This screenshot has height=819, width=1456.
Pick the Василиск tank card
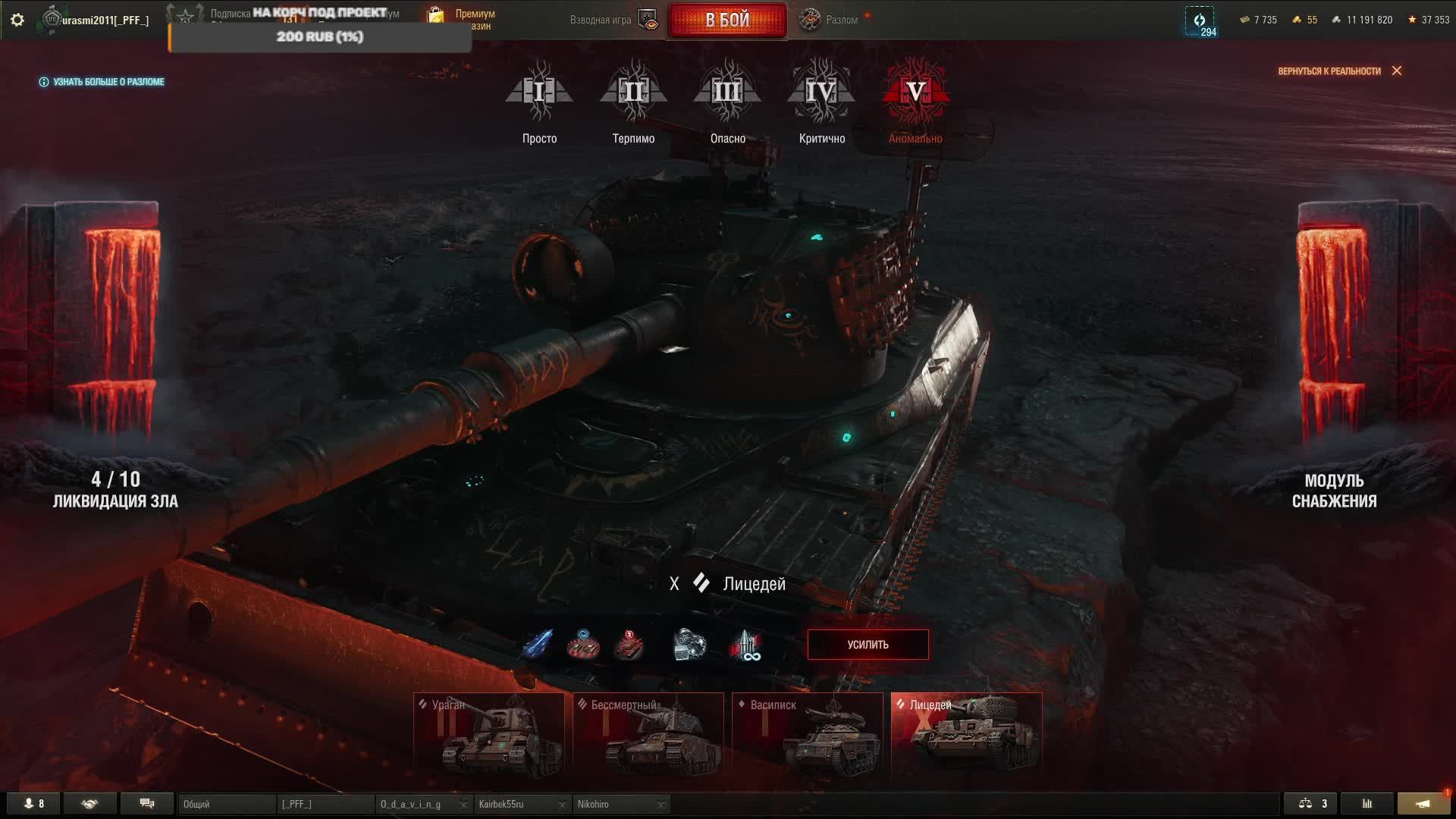coord(808,736)
